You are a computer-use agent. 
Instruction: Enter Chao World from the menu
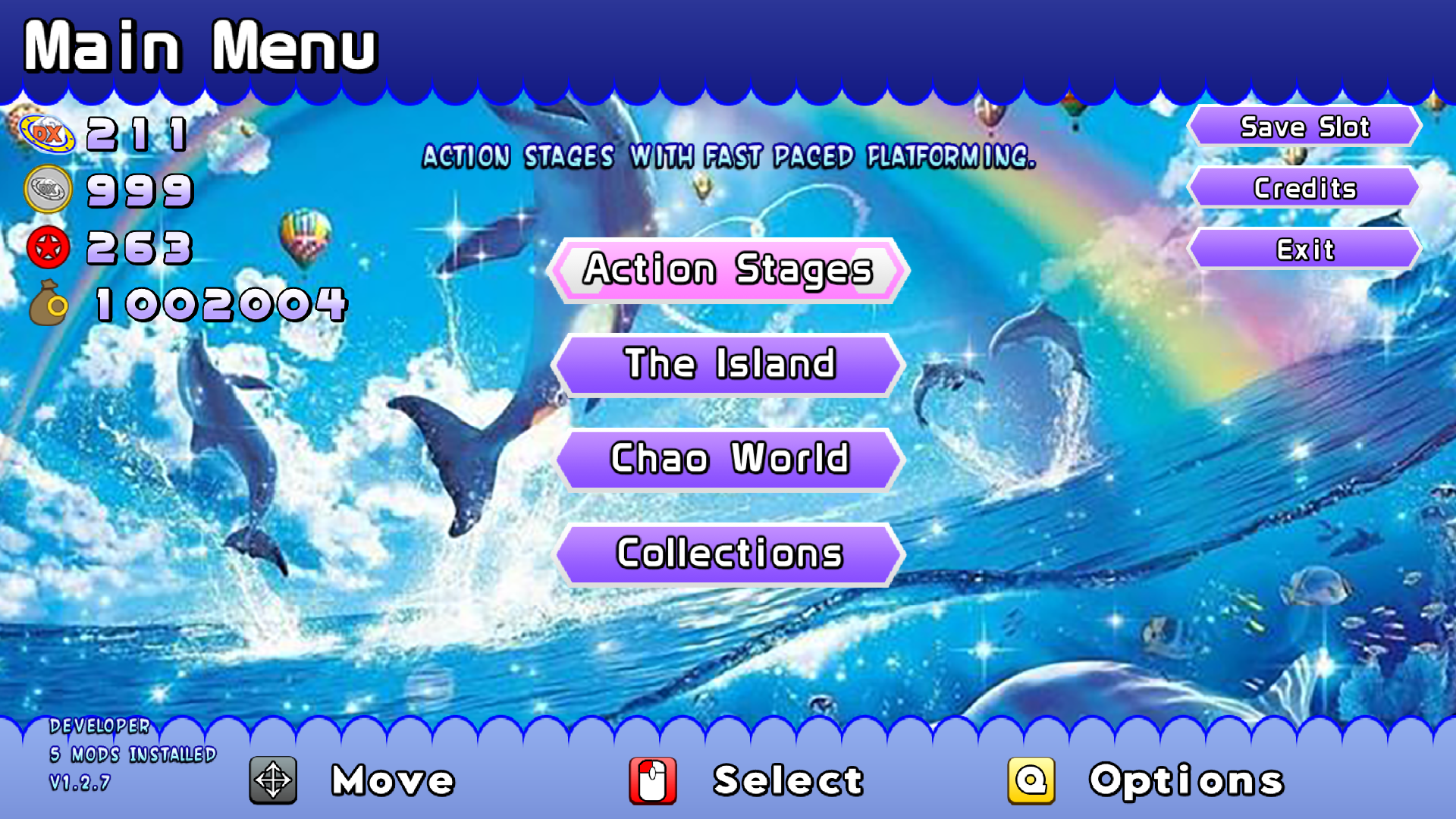(728, 459)
